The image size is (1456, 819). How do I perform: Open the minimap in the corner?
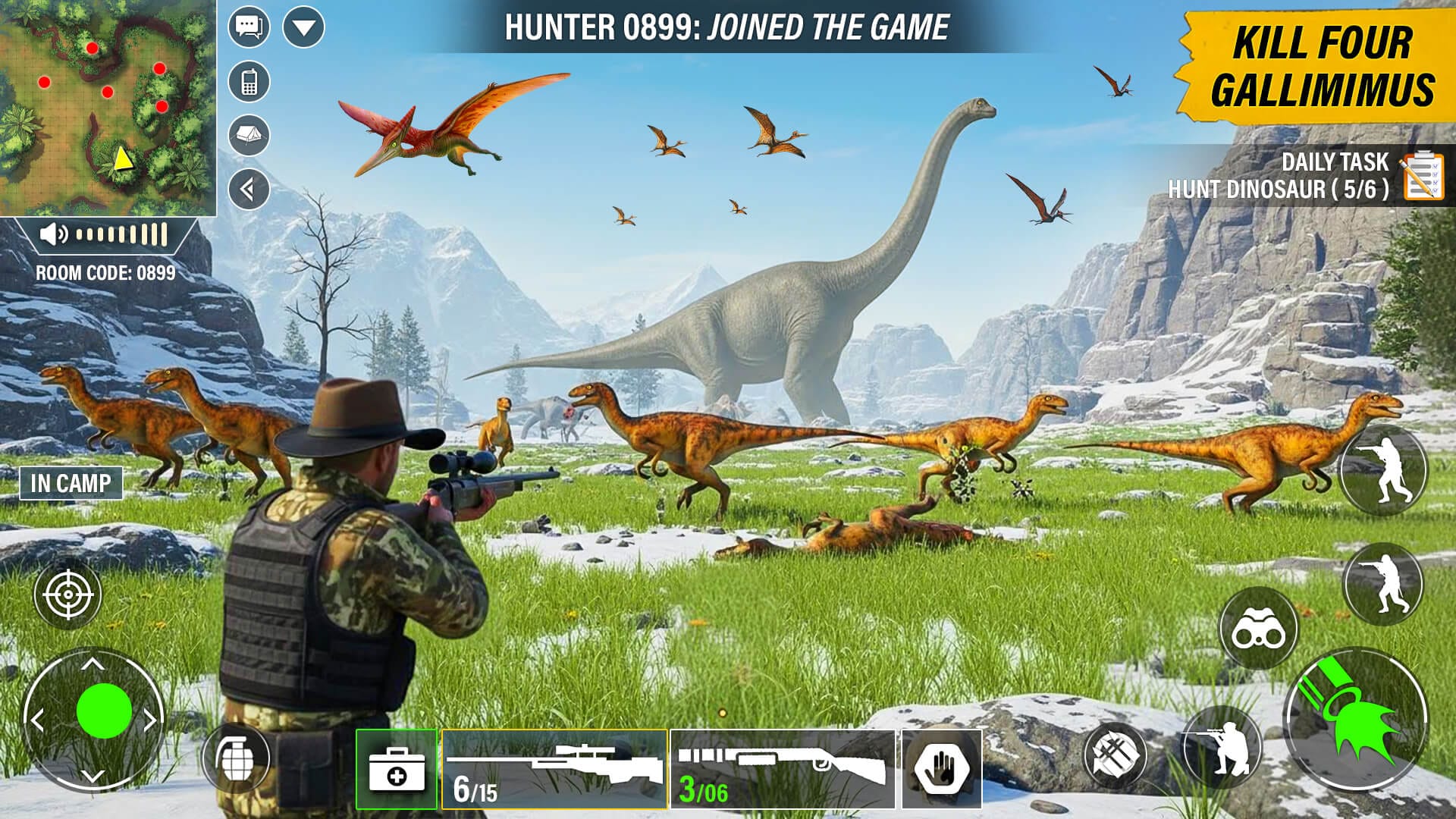click(x=109, y=106)
